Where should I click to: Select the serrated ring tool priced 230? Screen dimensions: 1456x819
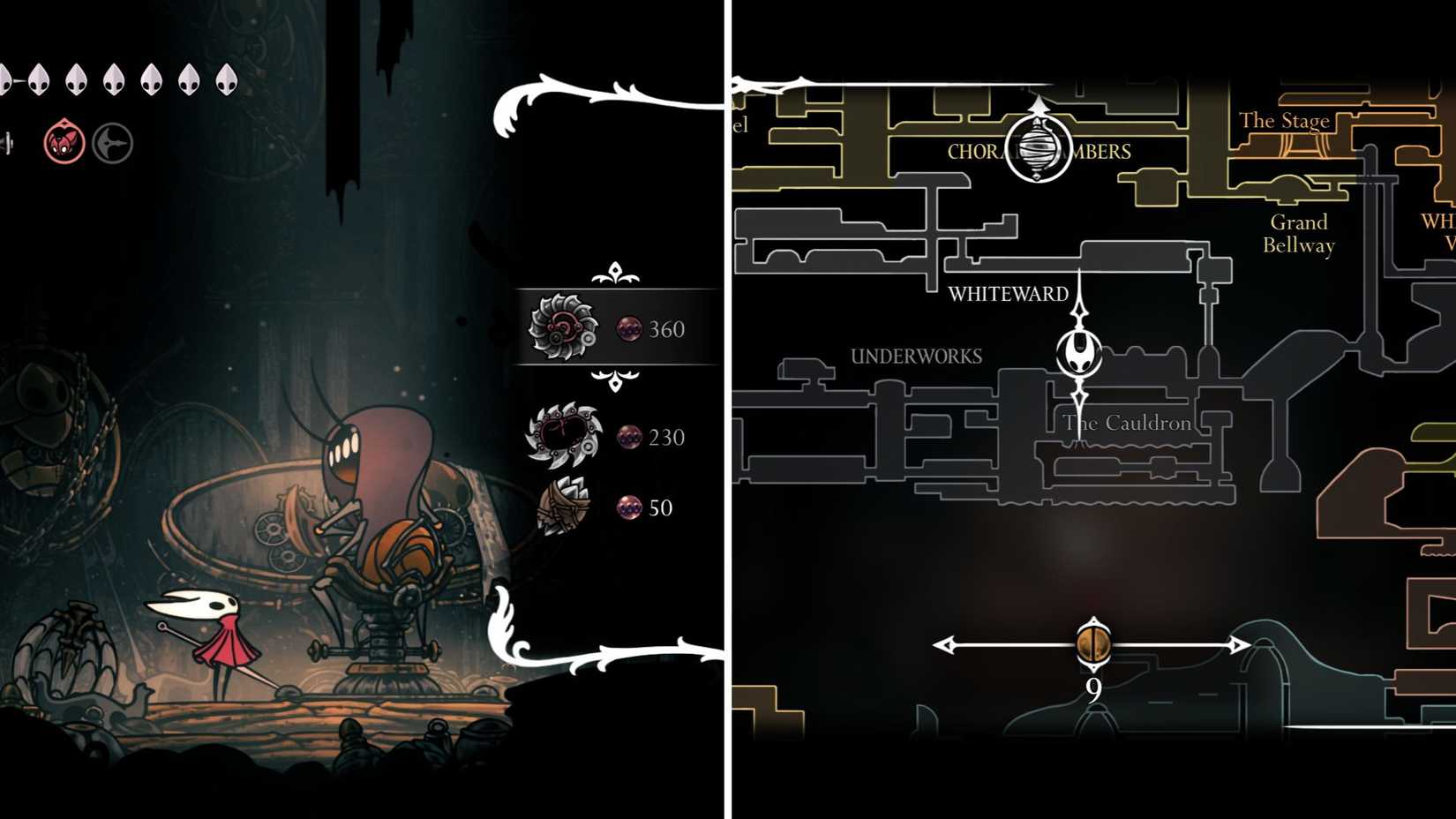tap(565, 436)
